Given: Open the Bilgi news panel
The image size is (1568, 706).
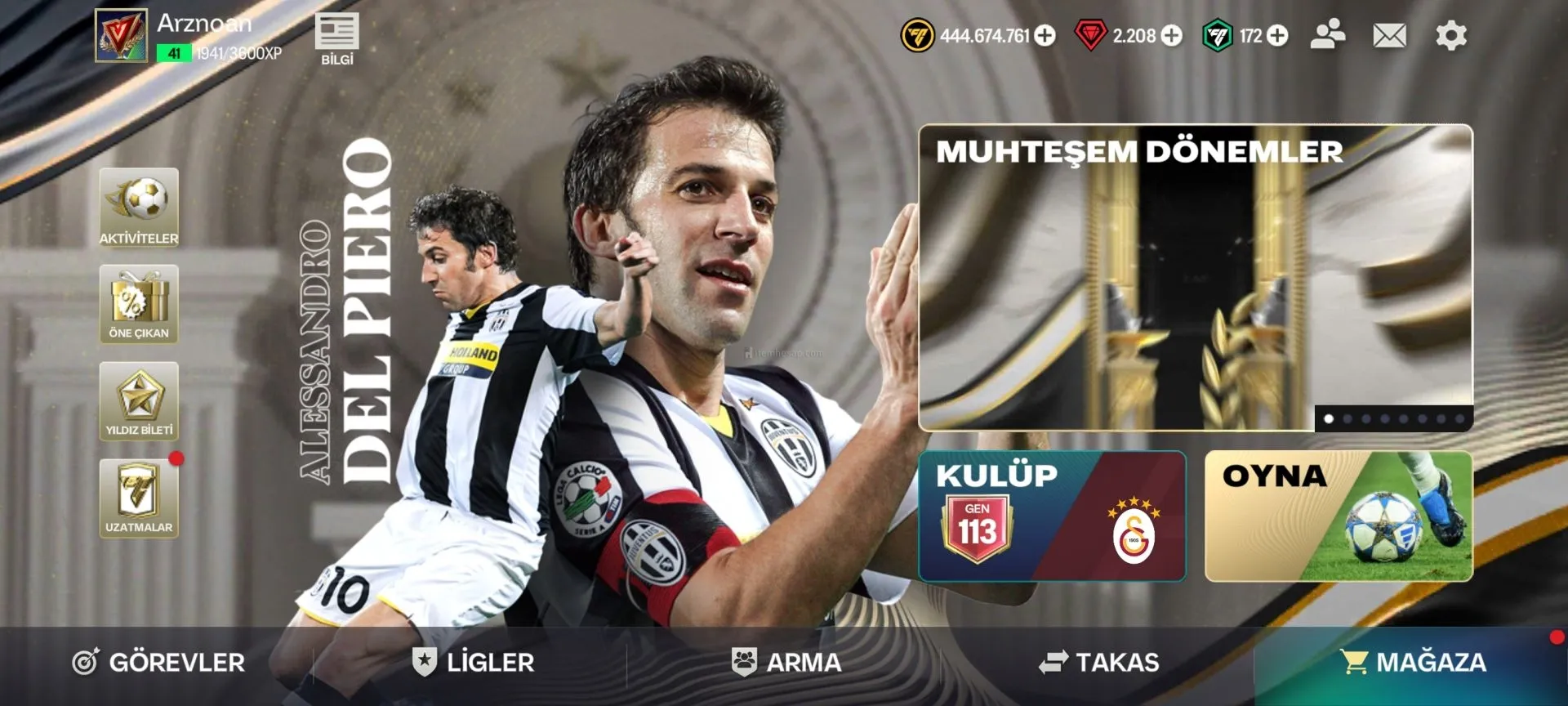Looking at the screenshot, I should coord(336,38).
